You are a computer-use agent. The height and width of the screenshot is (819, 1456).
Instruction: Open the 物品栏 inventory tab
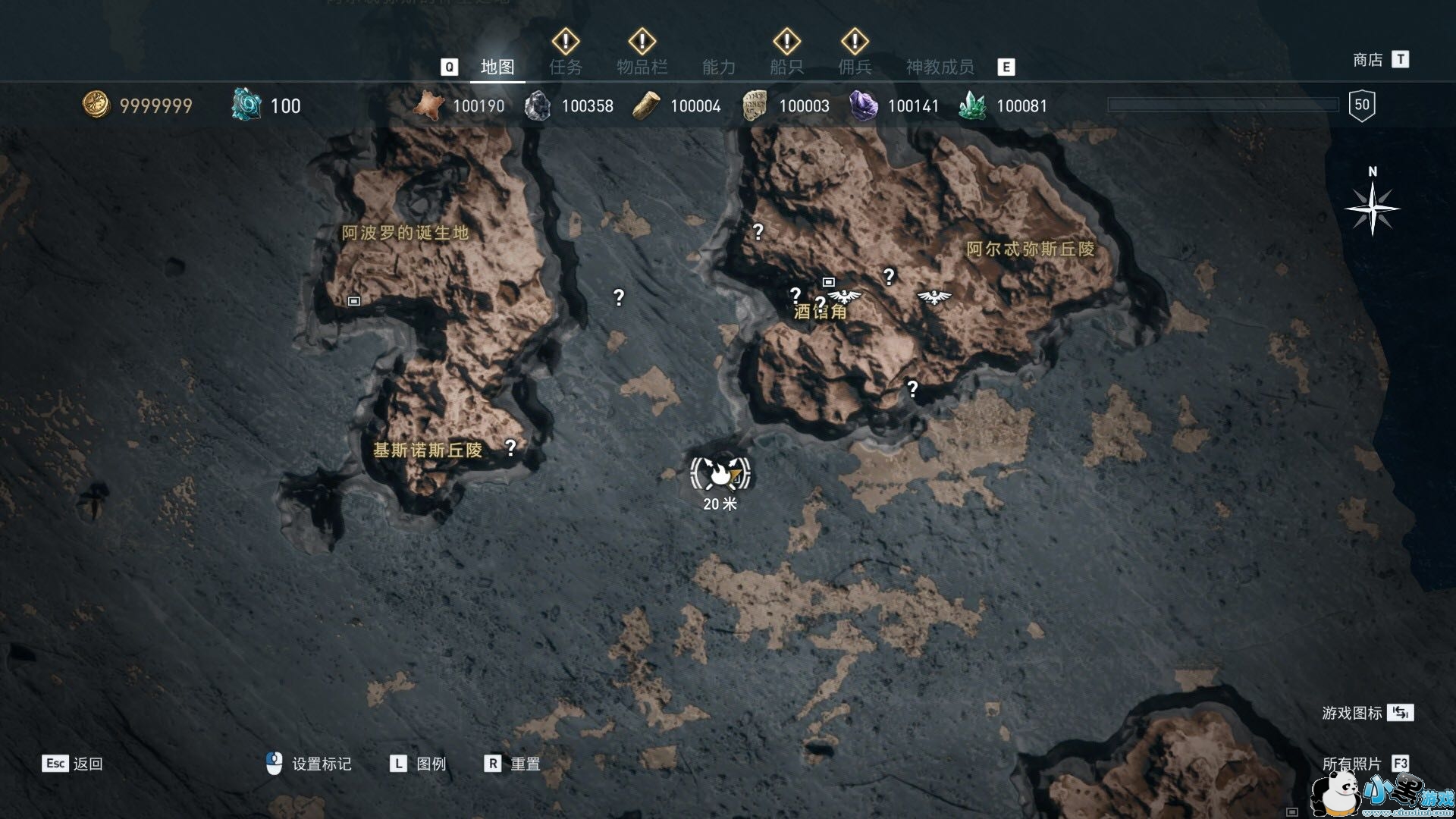coord(642,67)
